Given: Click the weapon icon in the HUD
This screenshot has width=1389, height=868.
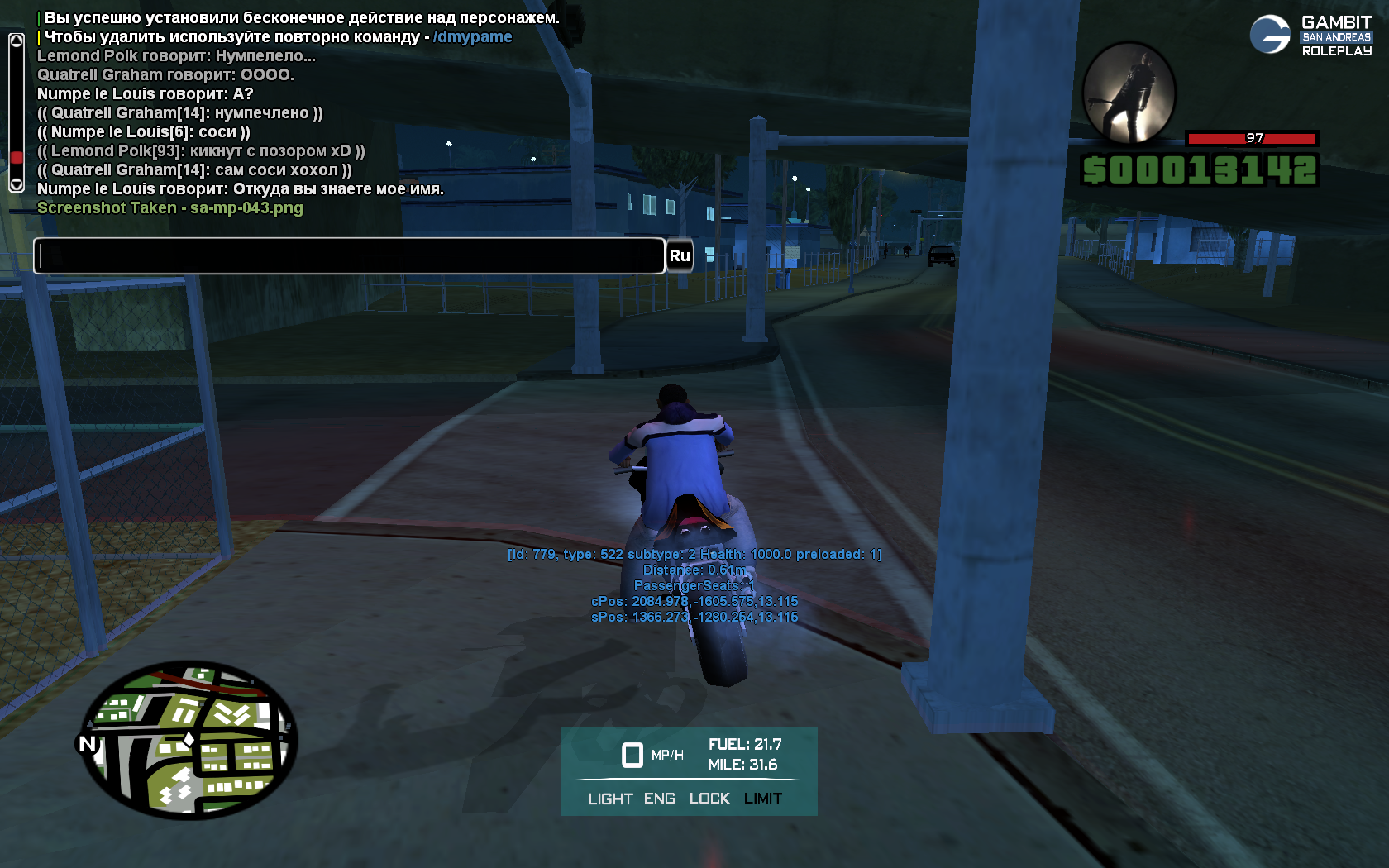Looking at the screenshot, I should click(x=1129, y=93).
